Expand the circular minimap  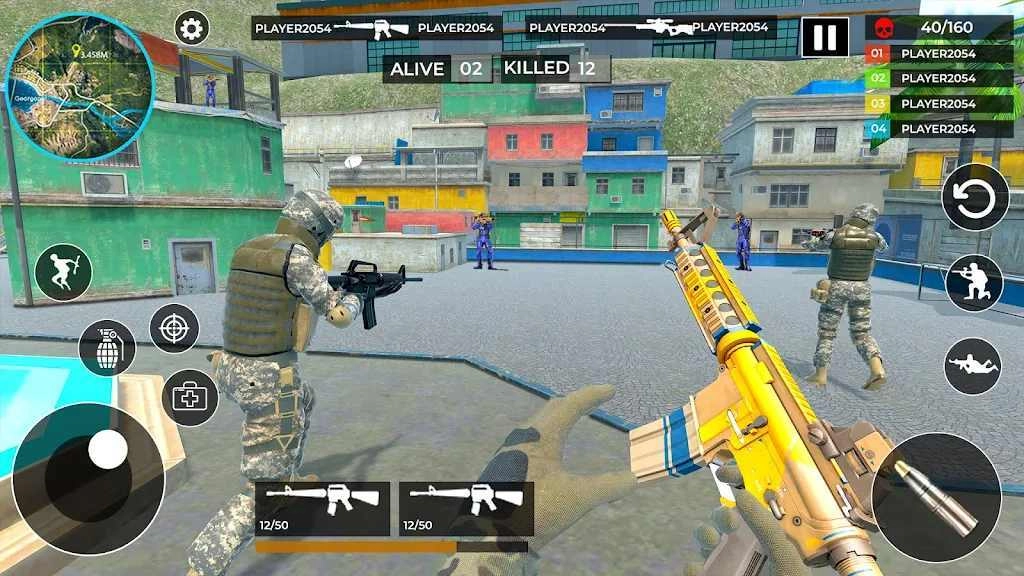coord(79,86)
